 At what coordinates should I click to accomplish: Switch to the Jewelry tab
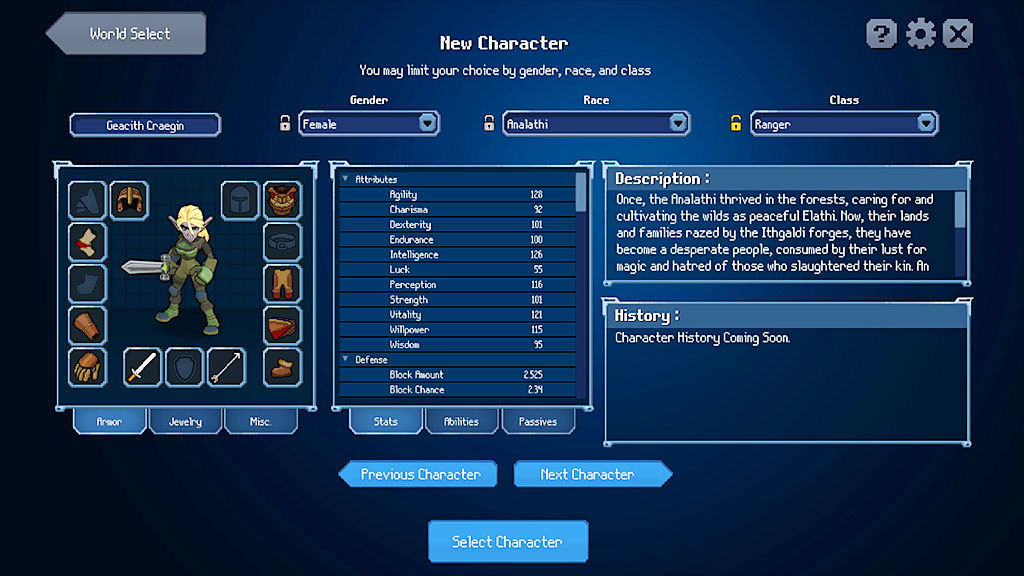click(x=185, y=422)
